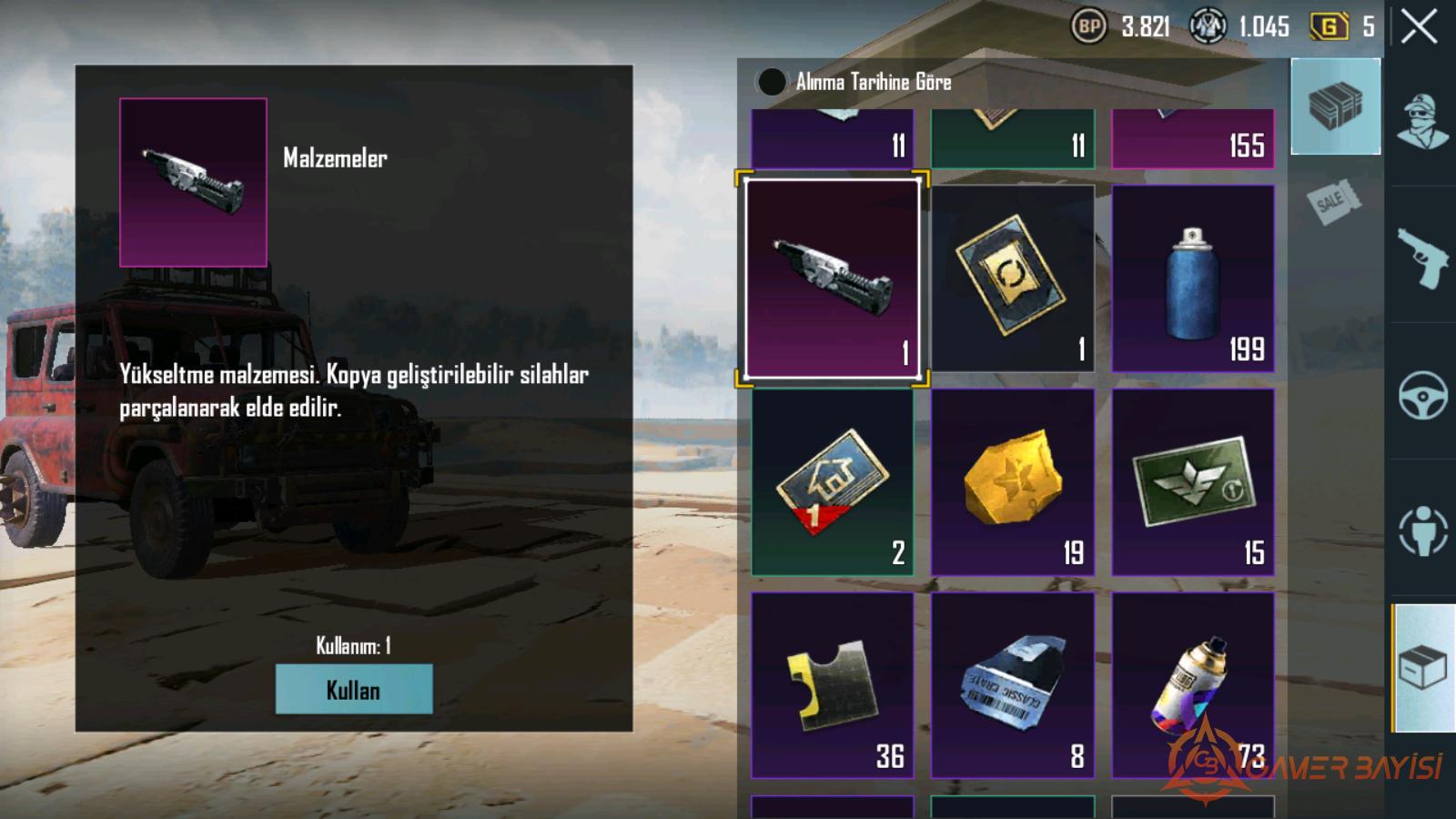Switch to the SALE ticket tab

click(x=1335, y=201)
